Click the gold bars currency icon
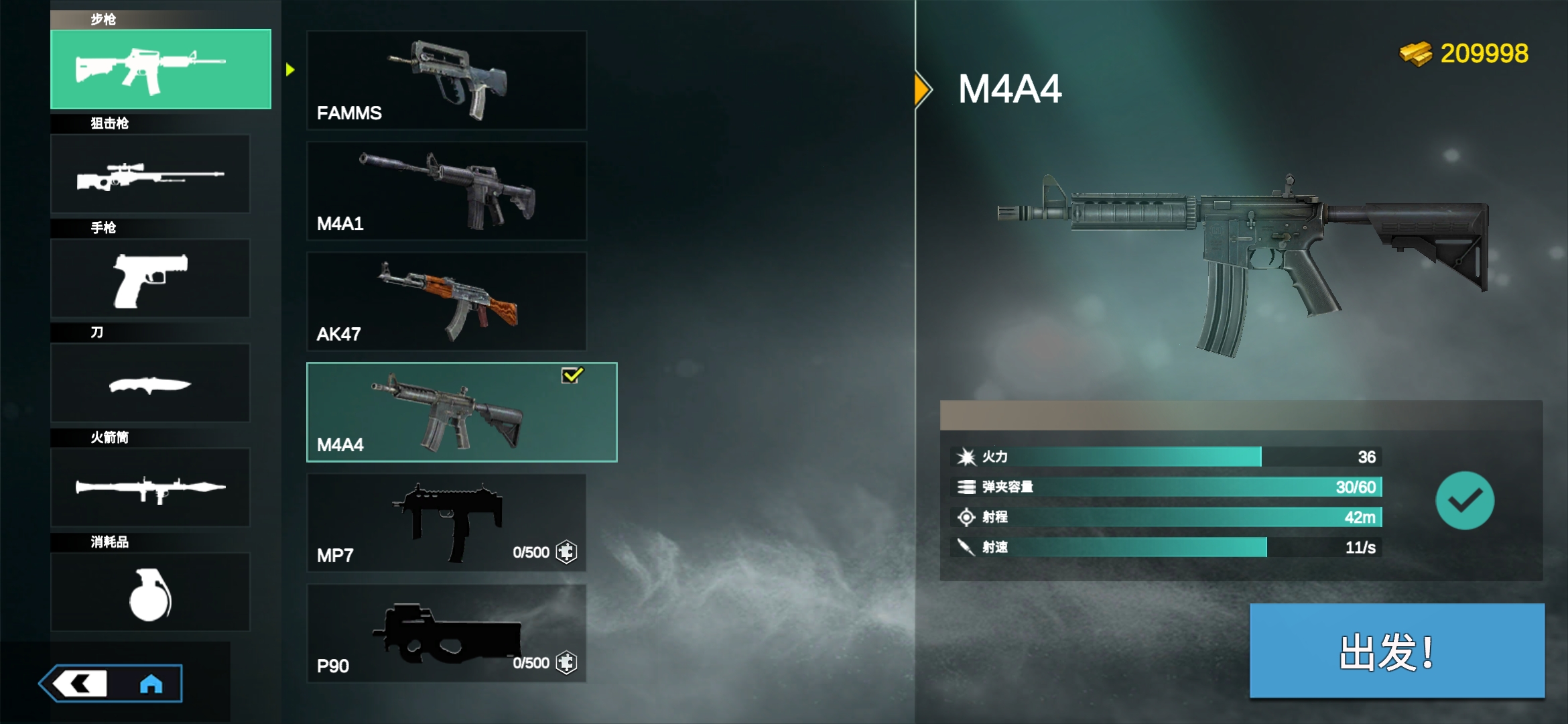 pos(1415,54)
